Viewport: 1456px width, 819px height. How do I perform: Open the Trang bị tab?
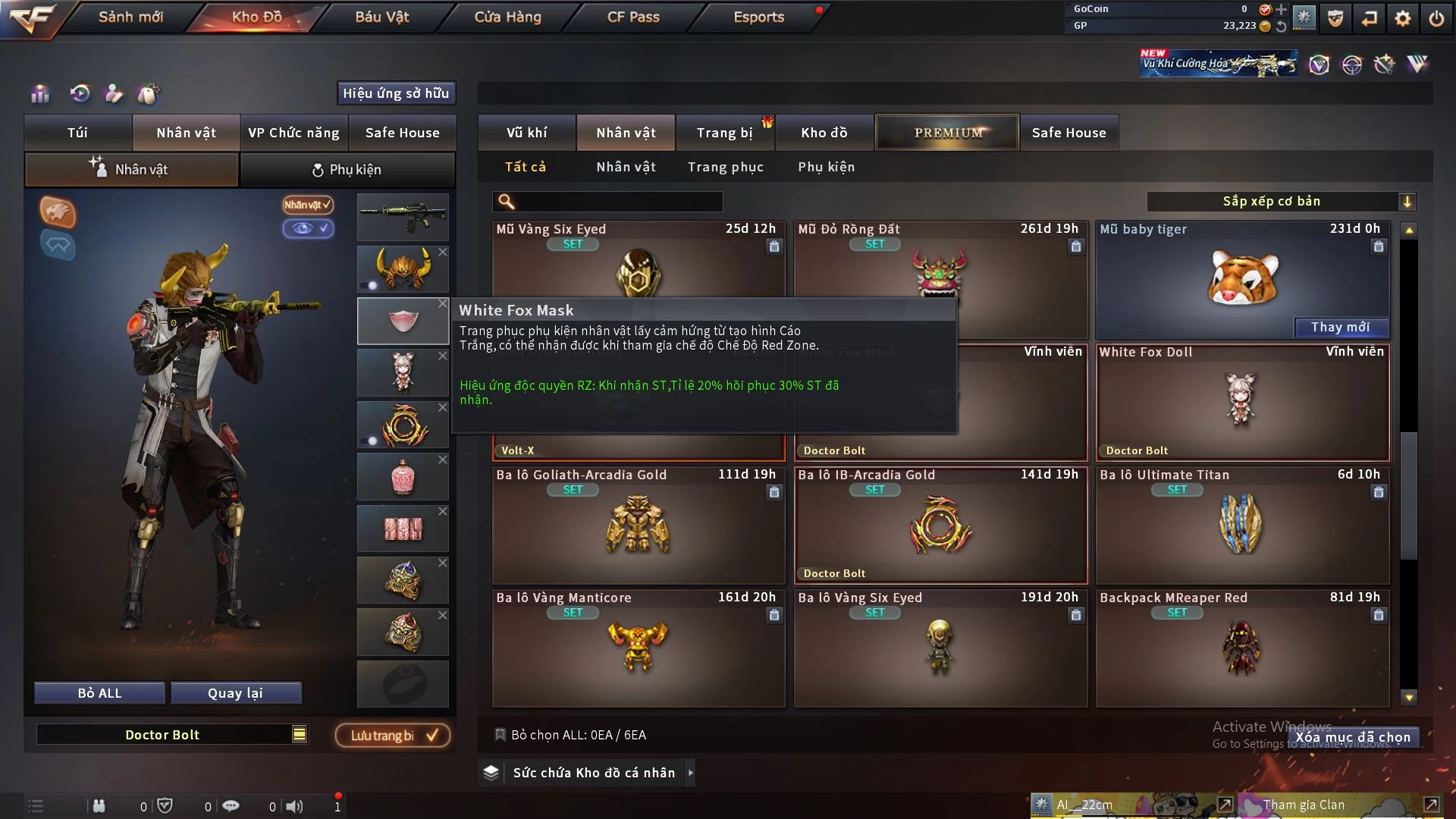[724, 133]
